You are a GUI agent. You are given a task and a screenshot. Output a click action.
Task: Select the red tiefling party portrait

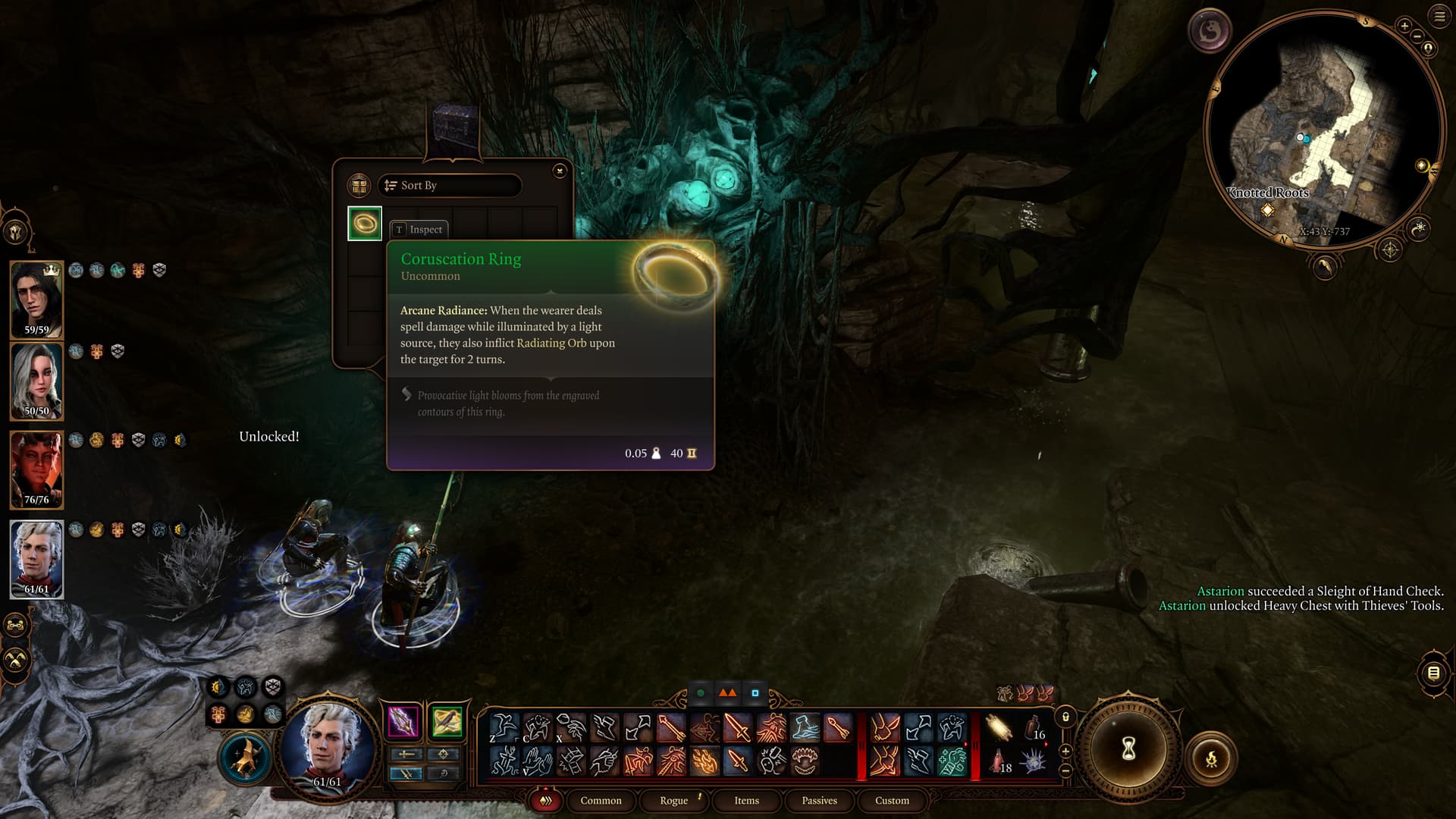36,470
